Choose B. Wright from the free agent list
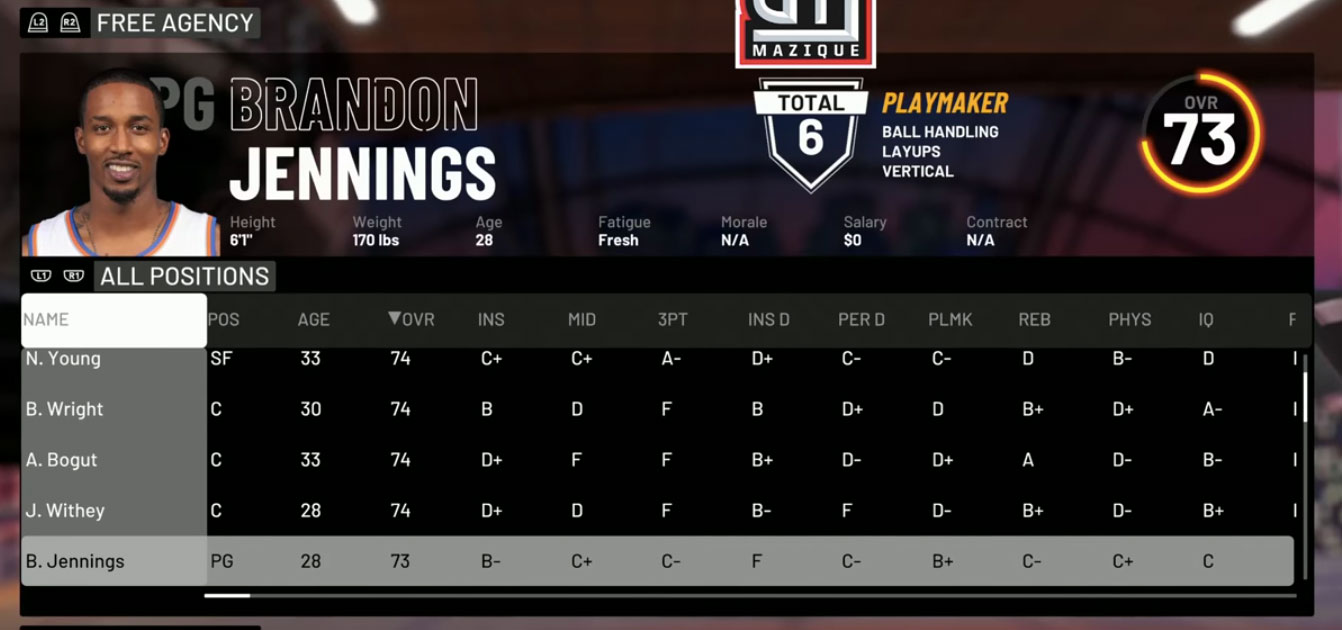Image resolution: width=1342 pixels, height=630 pixels. (x=65, y=409)
